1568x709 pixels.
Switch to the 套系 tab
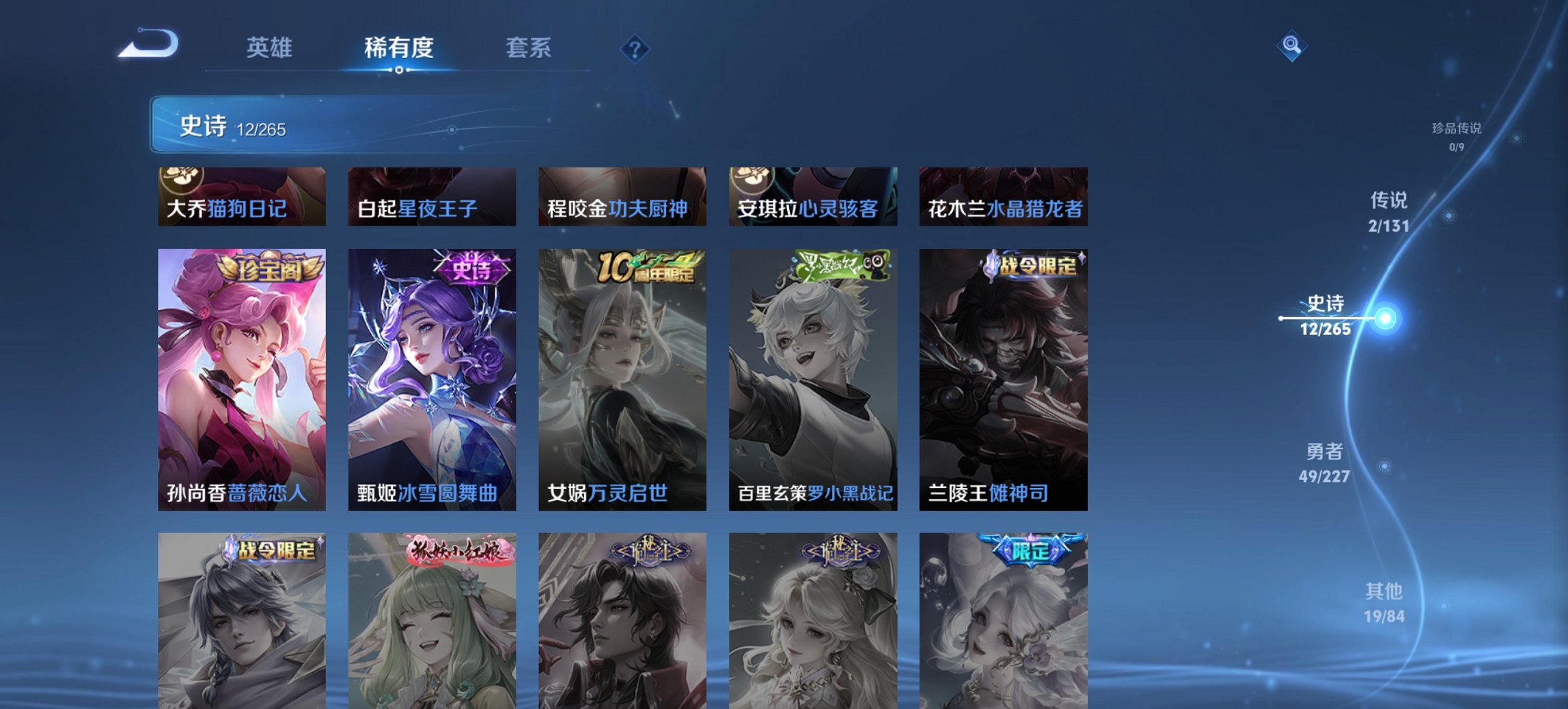tap(529, 48)
